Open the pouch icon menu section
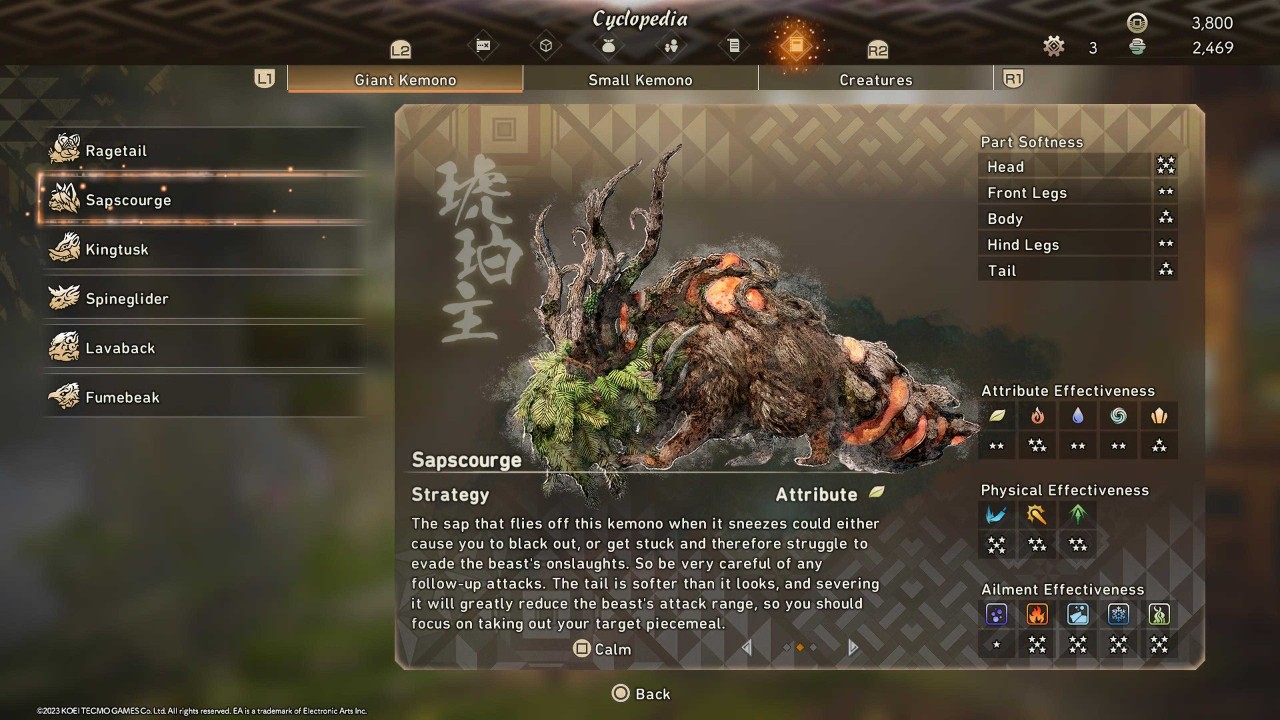This screenshot has width=1280, height=720. coord(608,46)
